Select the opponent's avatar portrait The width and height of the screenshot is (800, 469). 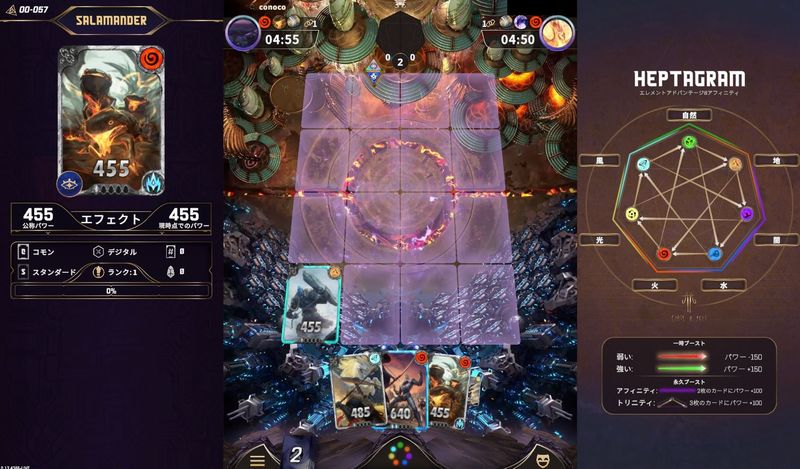558,33
